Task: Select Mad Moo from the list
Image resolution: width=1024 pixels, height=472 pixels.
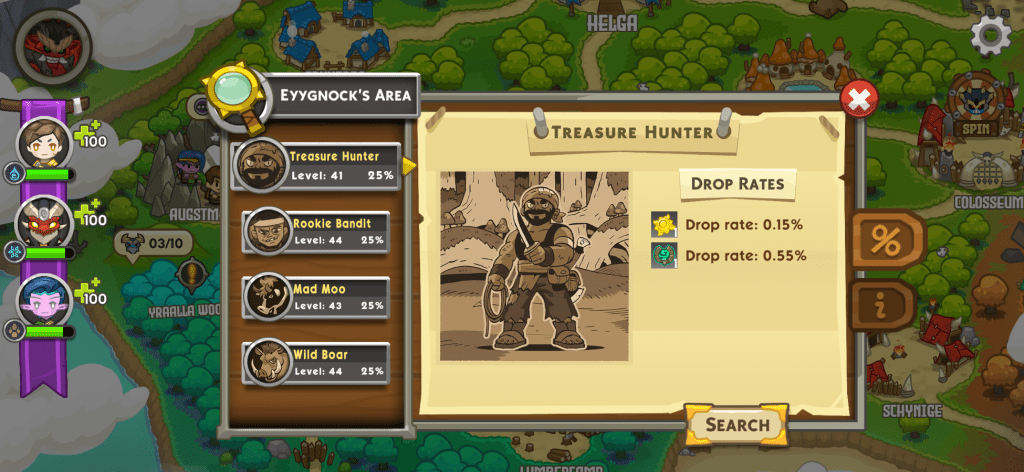Action: (x=316, y=297)
